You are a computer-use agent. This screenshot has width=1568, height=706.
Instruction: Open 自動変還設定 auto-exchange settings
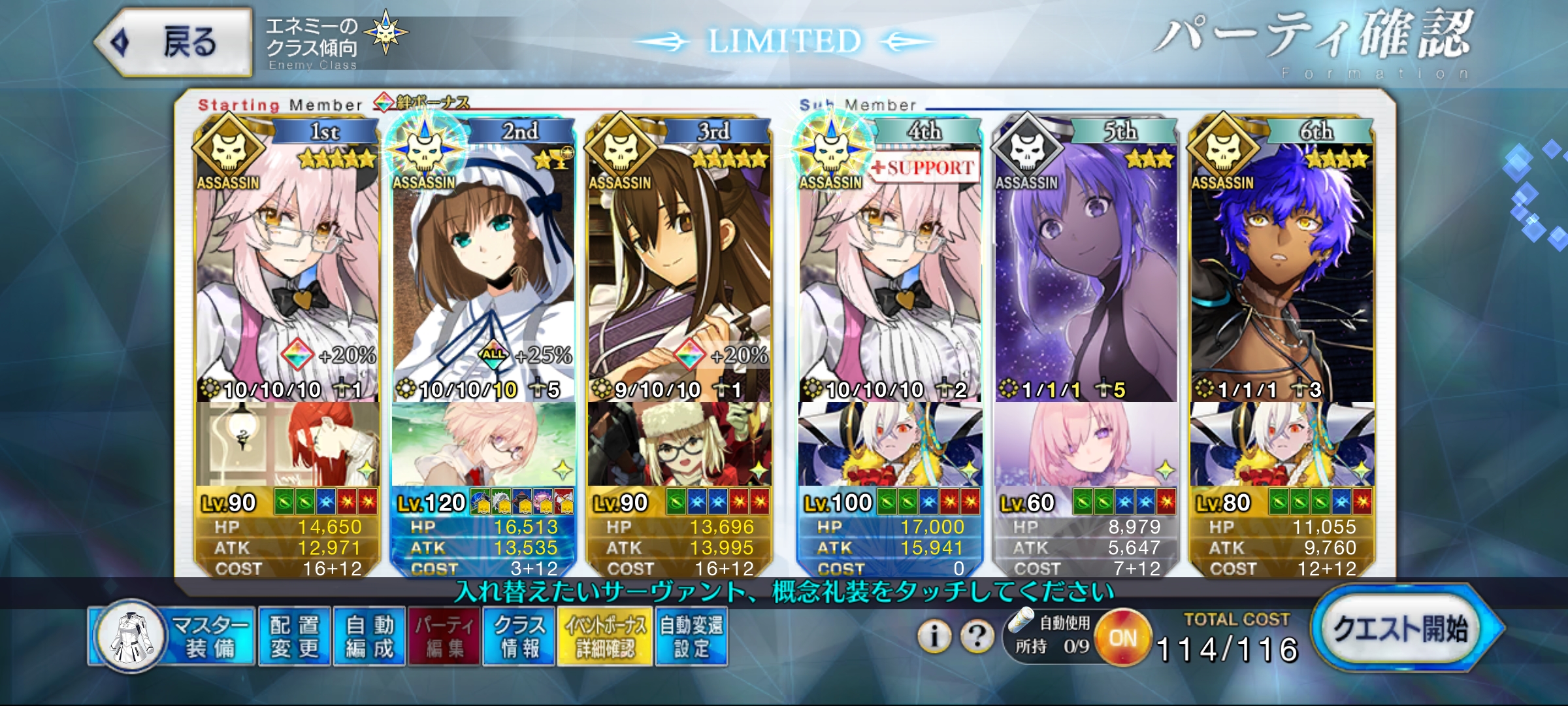click(x=691, y=636)
